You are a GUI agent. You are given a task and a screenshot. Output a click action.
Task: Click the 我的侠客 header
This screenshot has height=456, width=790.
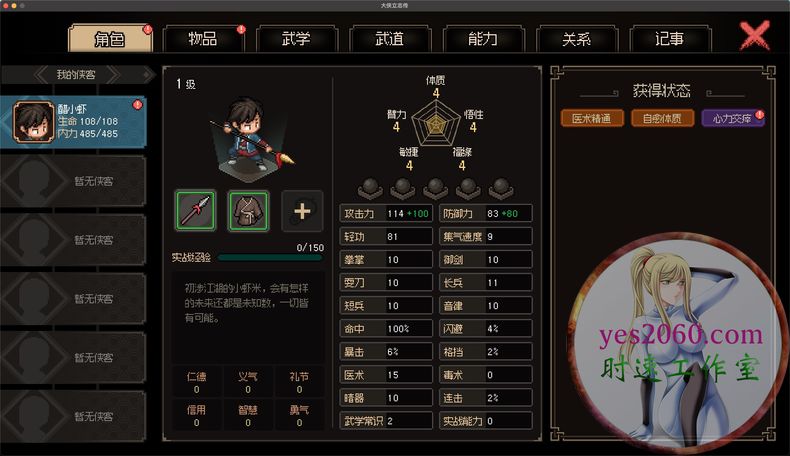76,75
